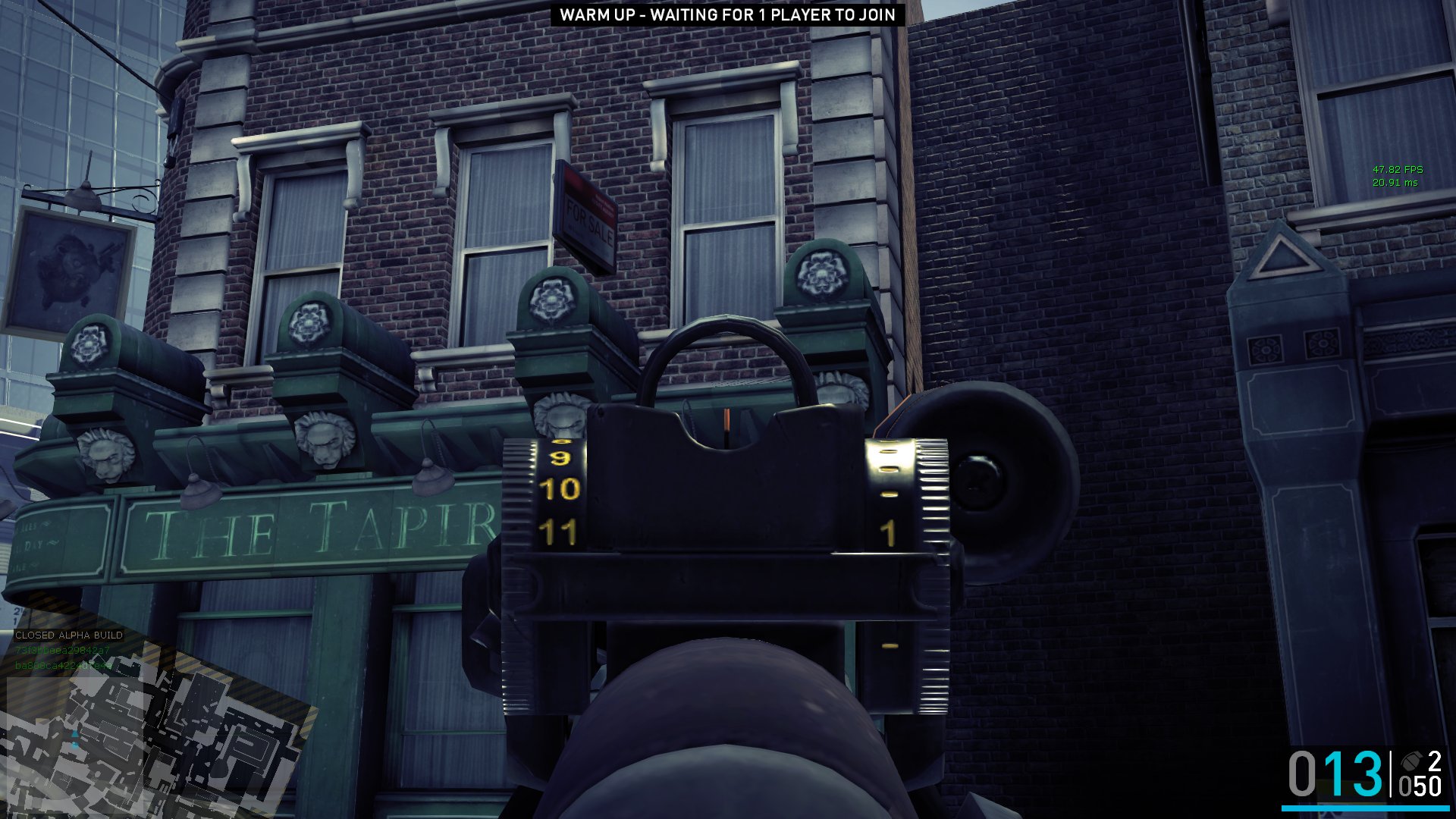Click the minimap in the corner
The height and width of the screenshot is (819, 1456).
(x=152, y=728)
